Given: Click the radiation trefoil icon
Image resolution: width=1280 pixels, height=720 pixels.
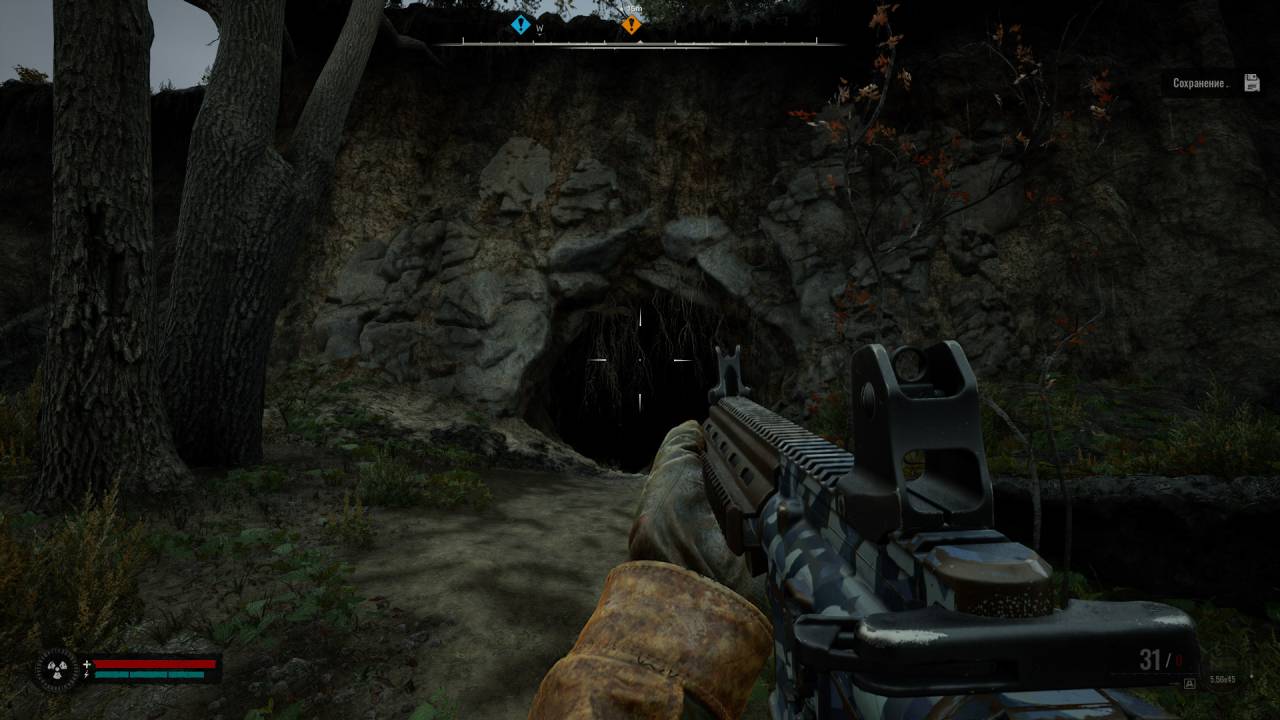Looking at the screenshot, I should coord(55,669).
